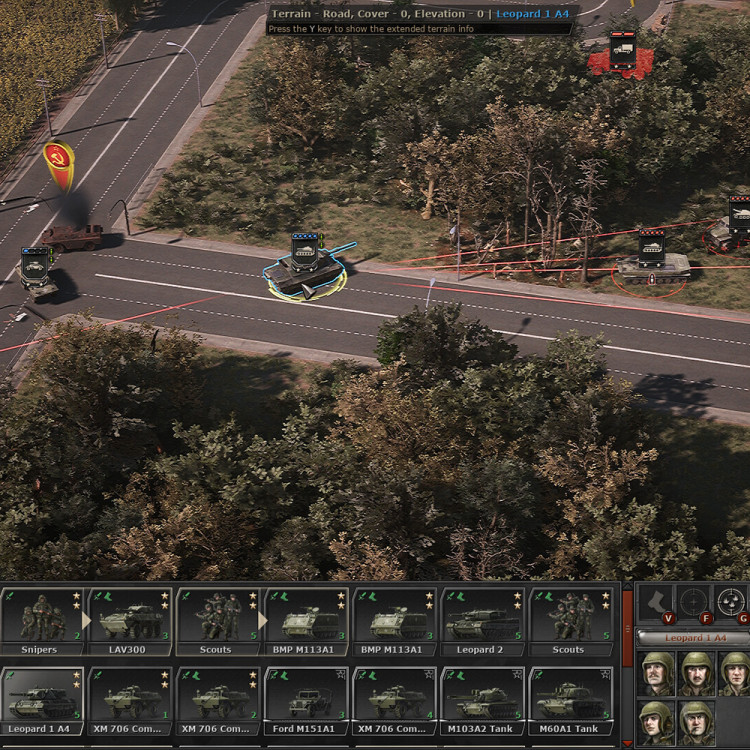This screenshot has height=750, width=750.
Task: Select the Snipers unit card
Action: click(42, 621)
